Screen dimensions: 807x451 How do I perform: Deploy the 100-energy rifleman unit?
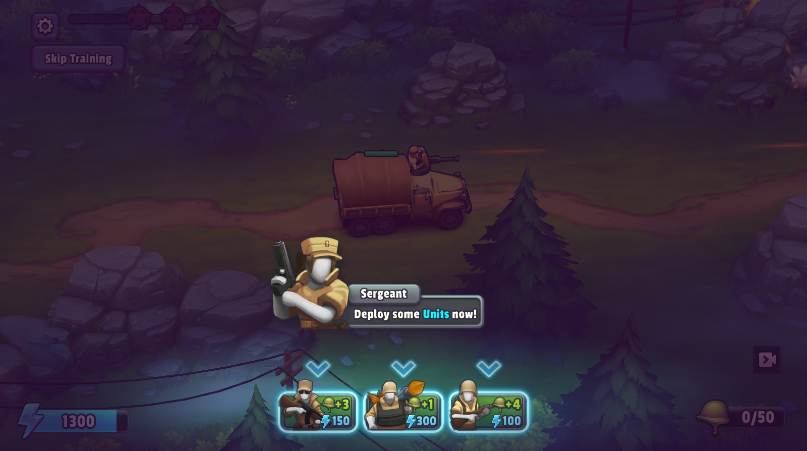[x=488, y=411]
